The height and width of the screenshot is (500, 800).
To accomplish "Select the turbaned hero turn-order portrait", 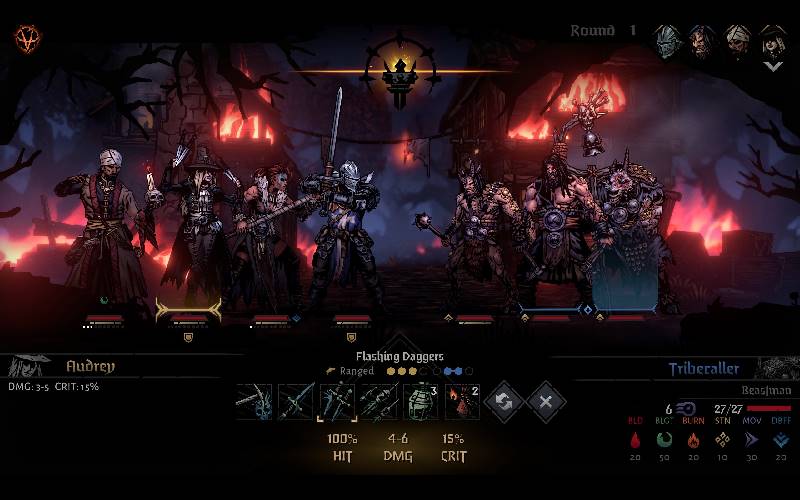I will click(737, 40).
